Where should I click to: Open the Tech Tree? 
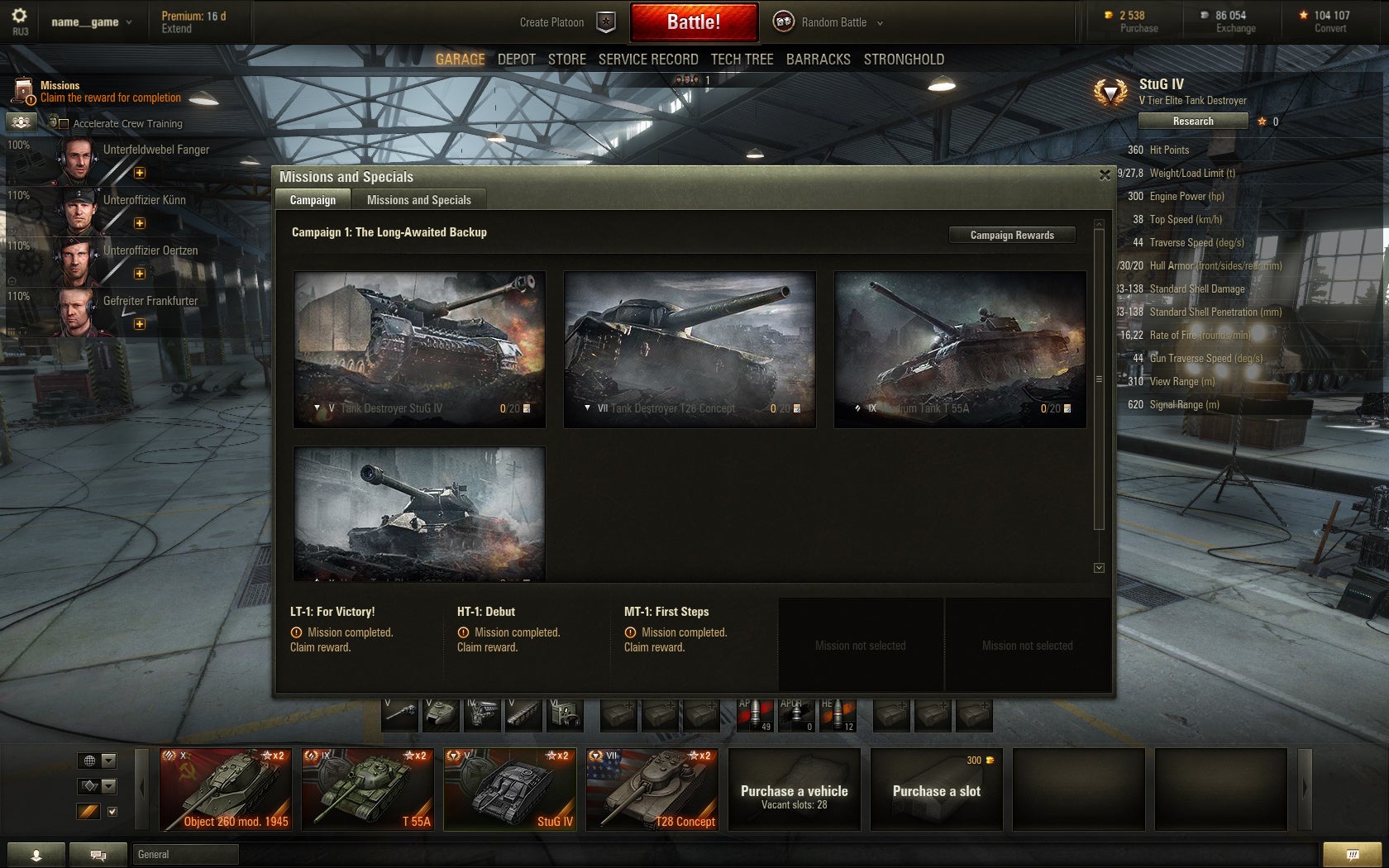tap(742, 60)
